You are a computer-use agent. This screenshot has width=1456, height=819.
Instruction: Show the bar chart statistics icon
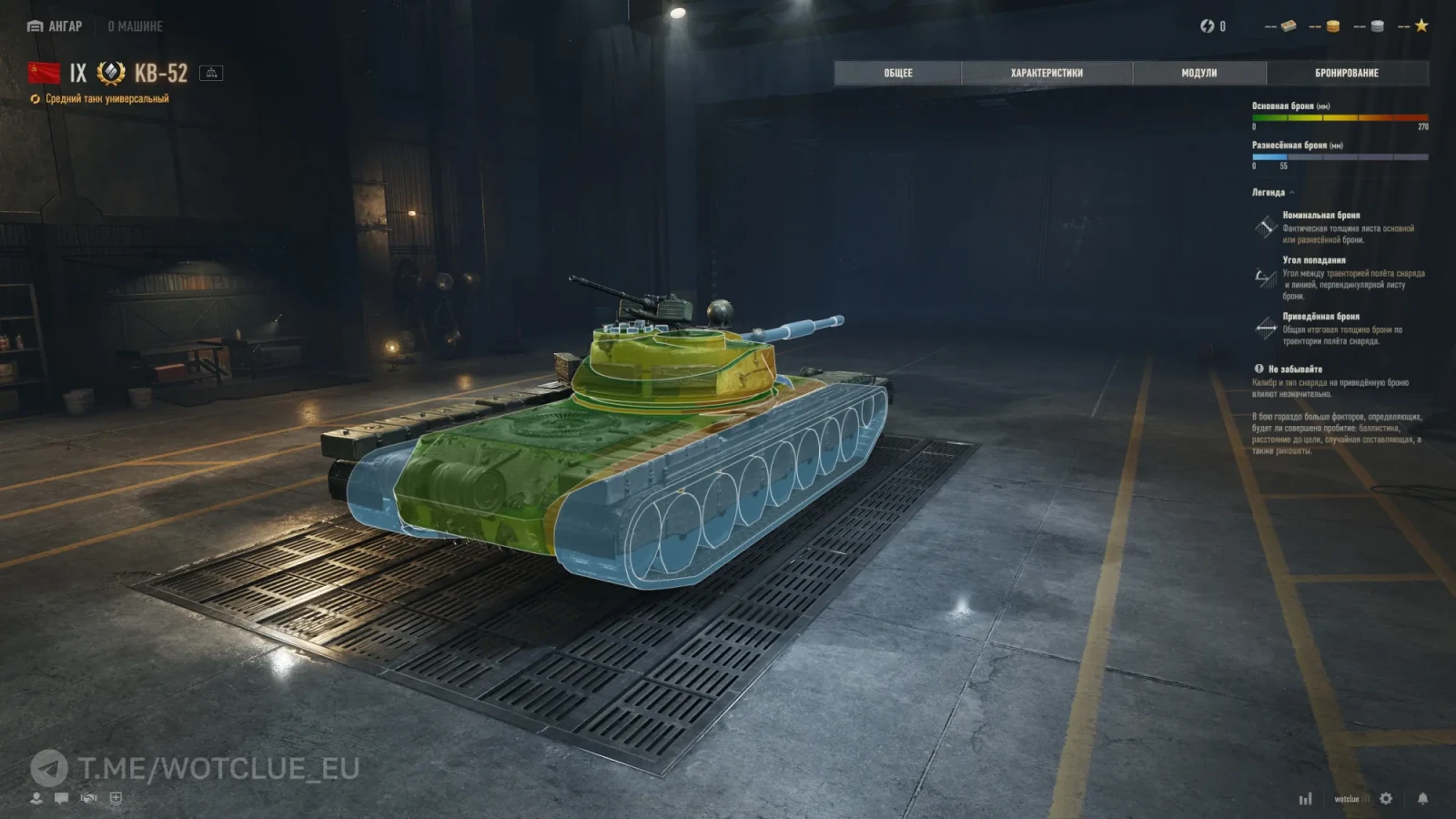click(x=1306, y=798)
